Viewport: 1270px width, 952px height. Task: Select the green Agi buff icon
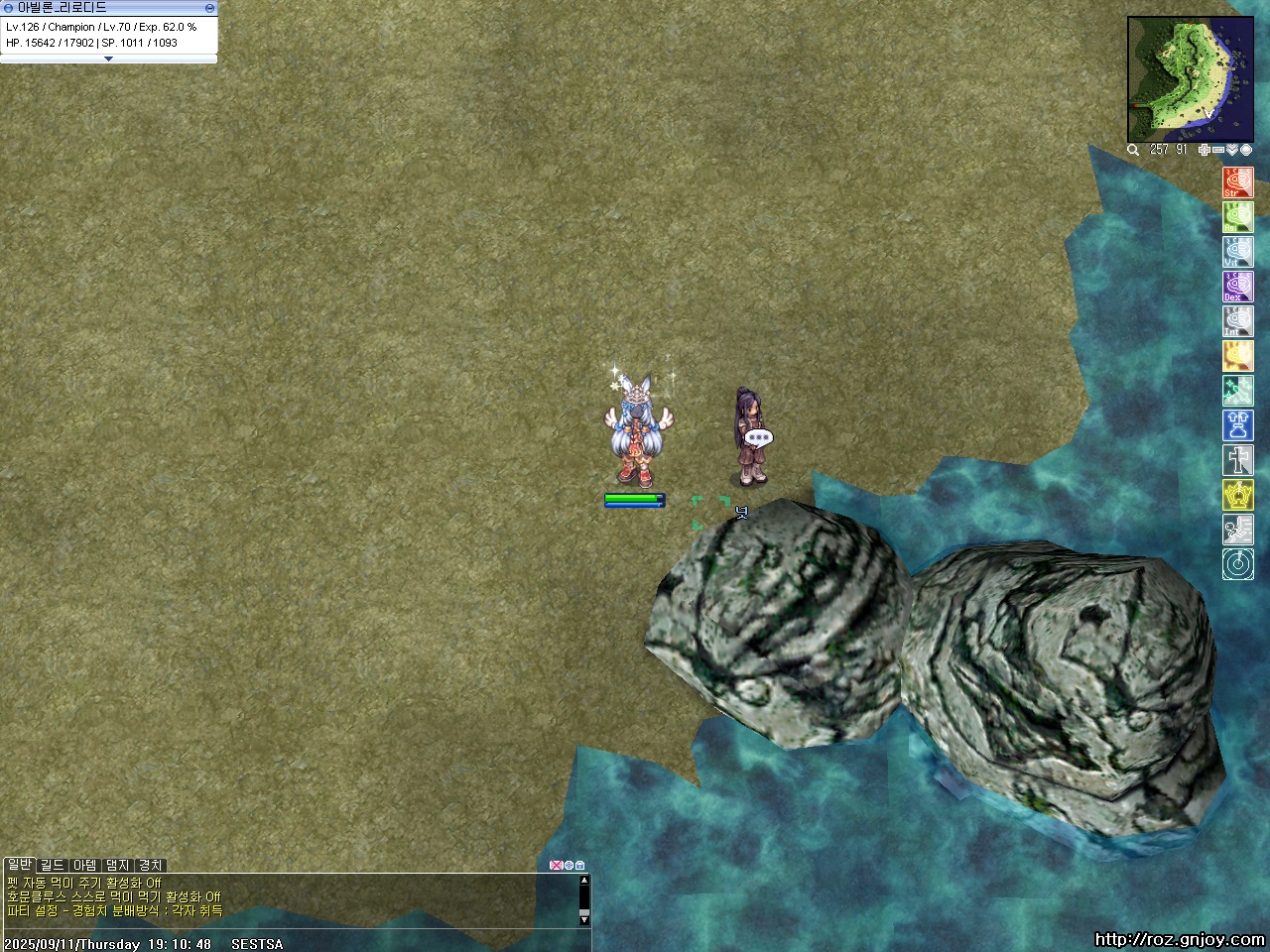(1237, 217)
